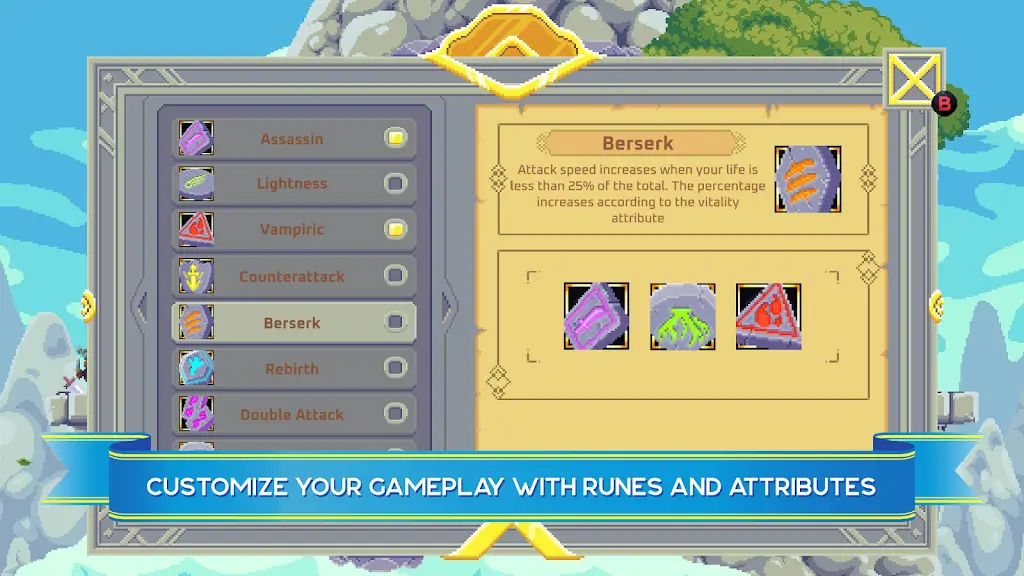Check the Double Attack rune checkbox
The height and width of the screenshot is (576, 1024).
(396, 413)
